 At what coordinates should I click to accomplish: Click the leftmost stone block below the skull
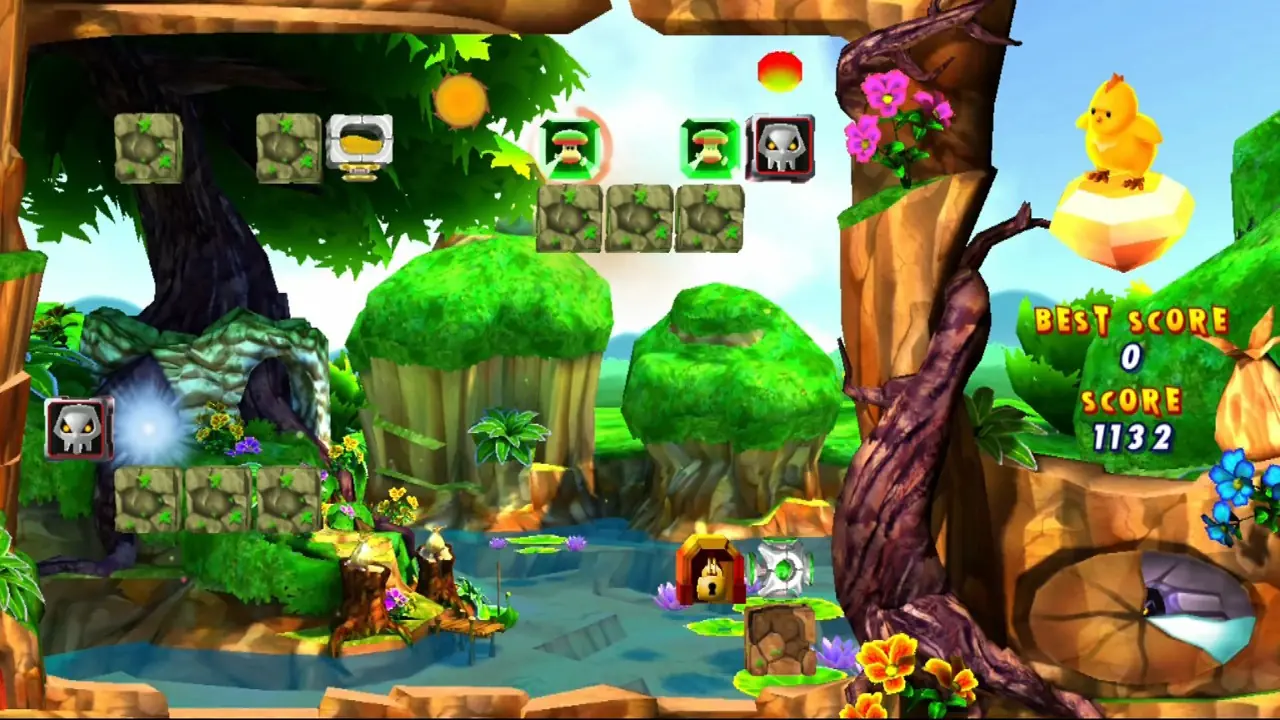coord(148,500)
